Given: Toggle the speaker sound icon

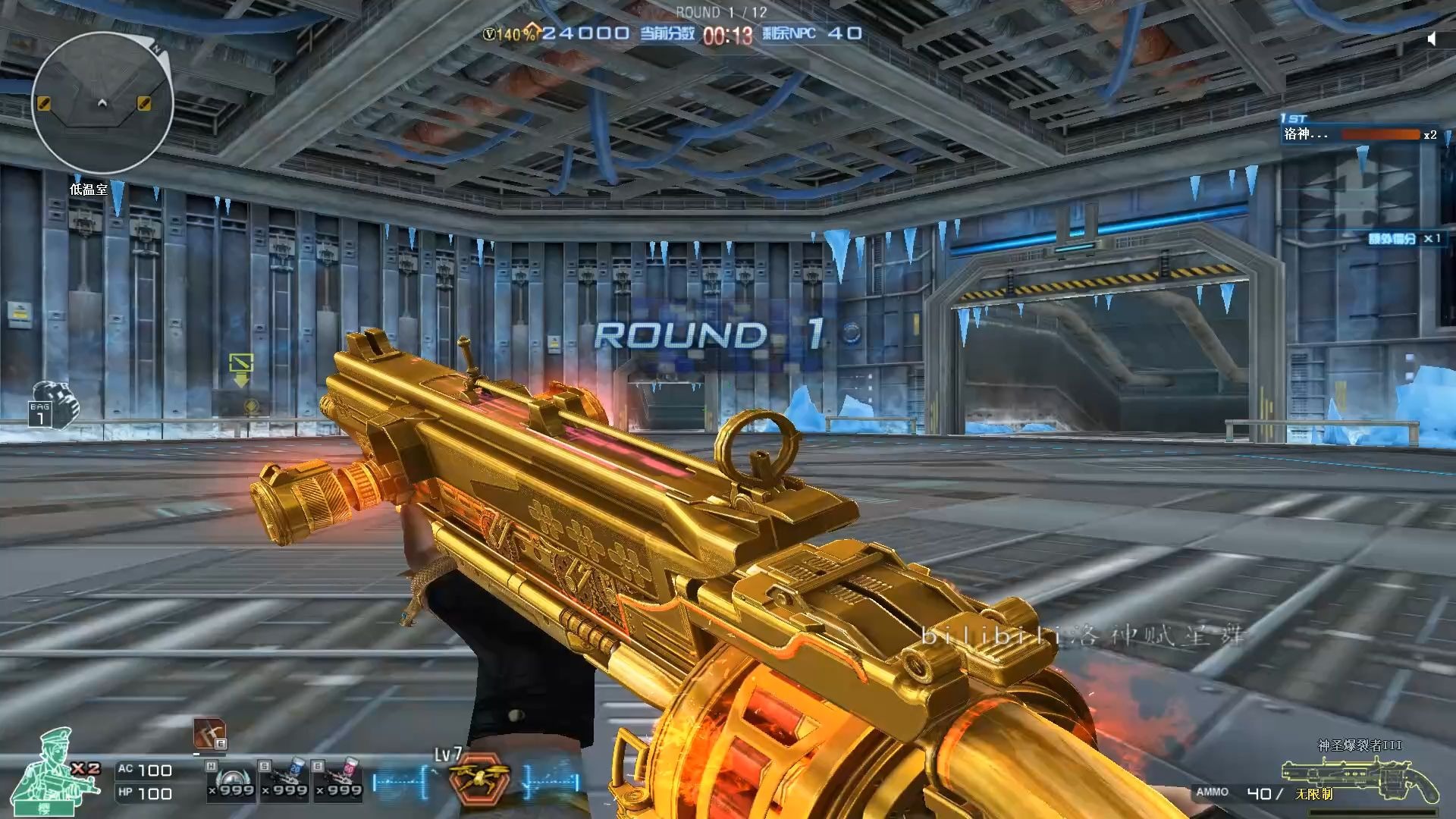Looking at the screenshot, I should pyautogui.click(x=1431, y=39).
